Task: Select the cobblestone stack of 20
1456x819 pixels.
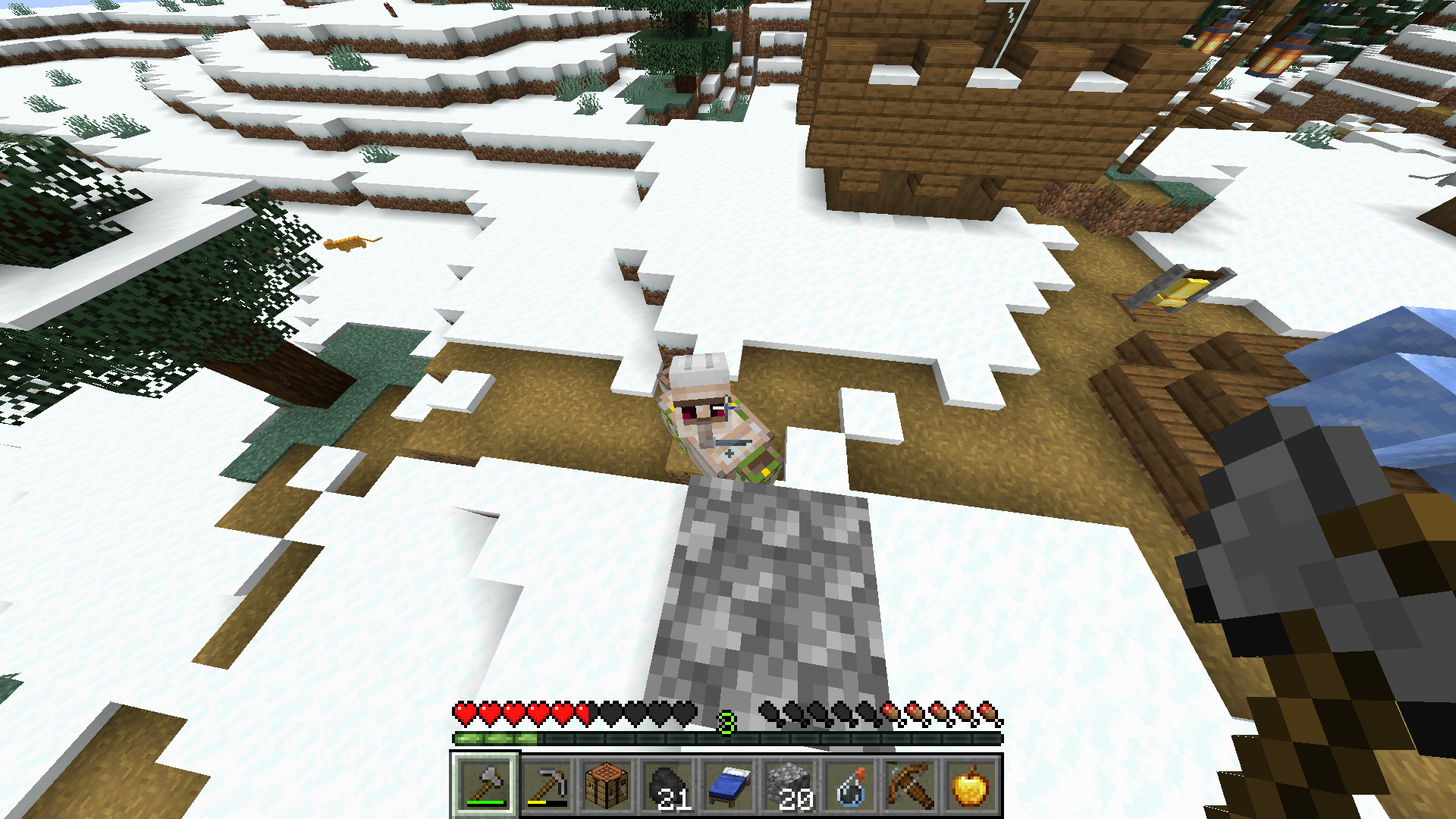Action: 789,785
